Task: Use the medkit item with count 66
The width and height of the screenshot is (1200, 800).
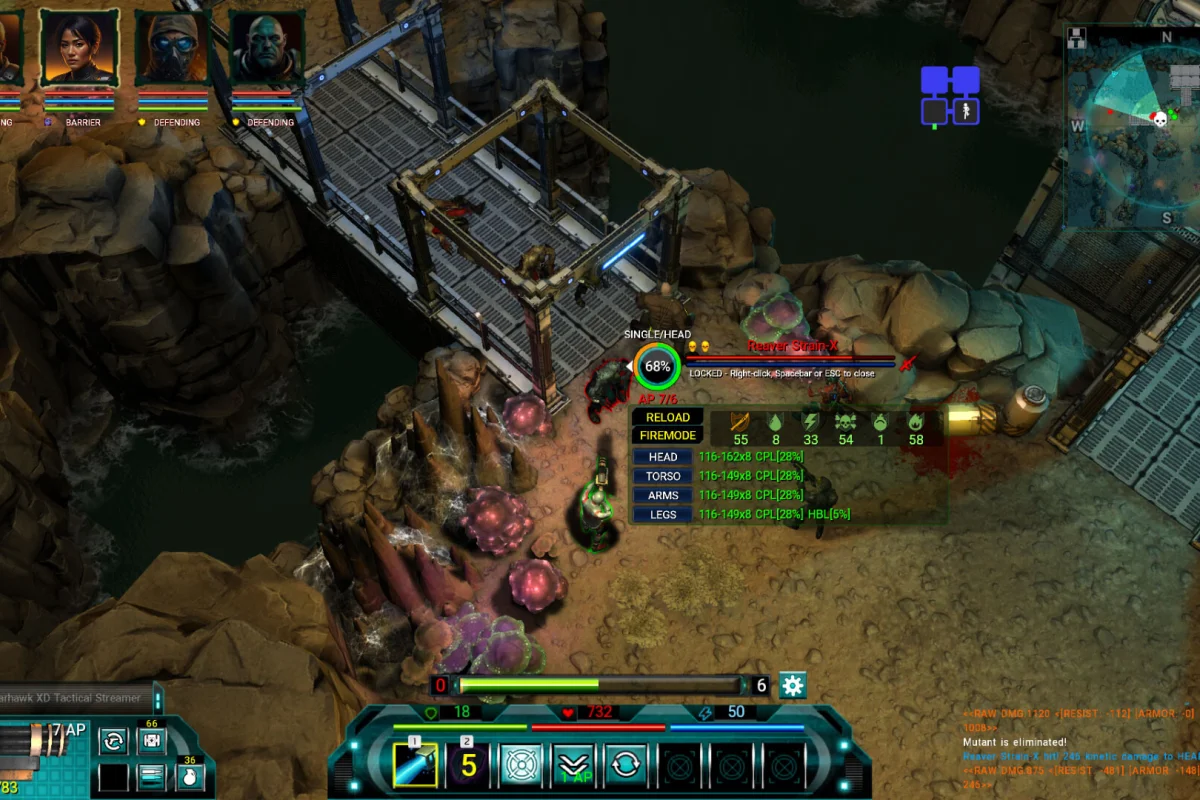Action: pos(151,741)
